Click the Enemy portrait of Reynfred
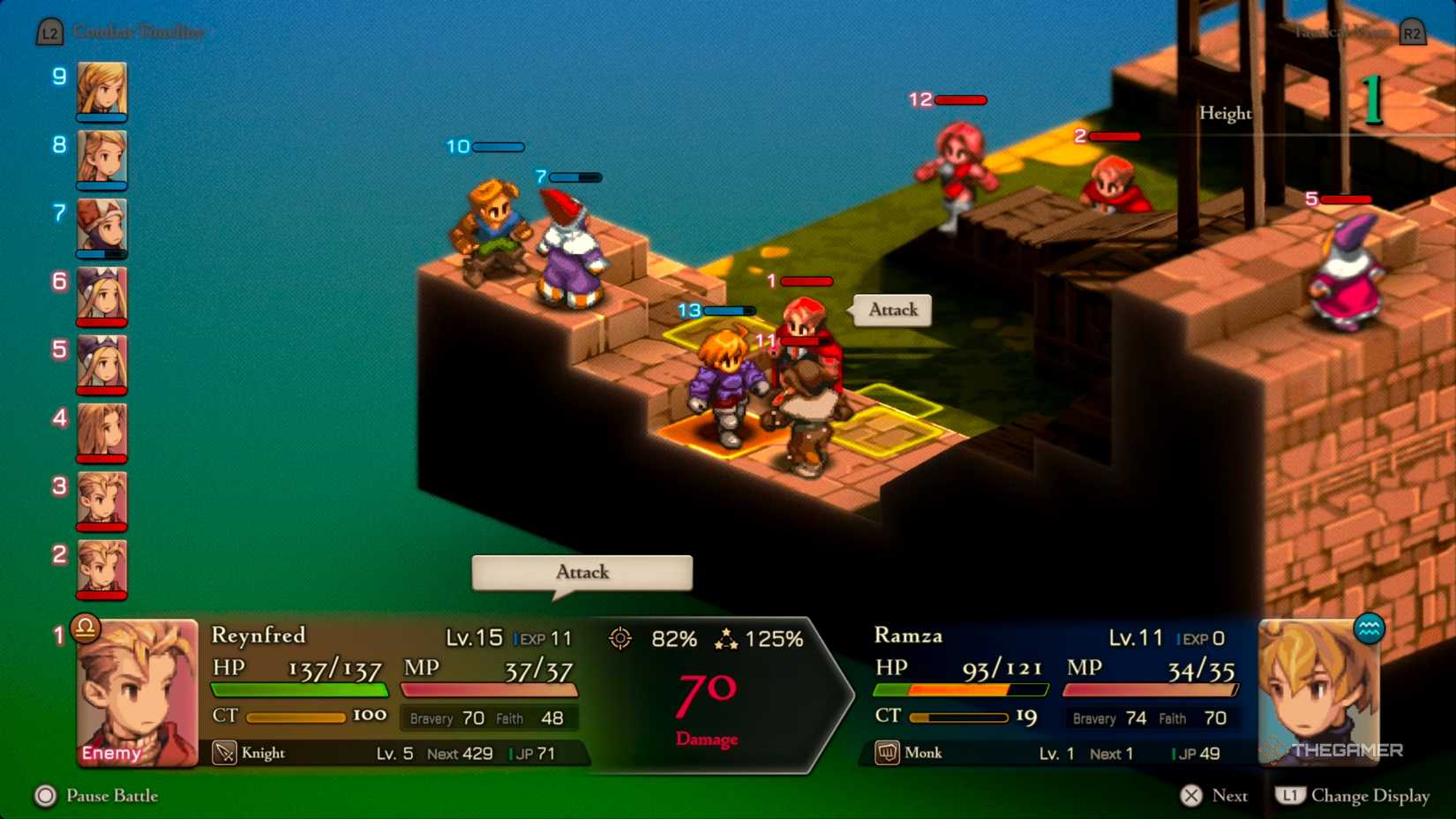Image resolution: width=1456 pixels, height=819 pixels. tap(137, 693)
